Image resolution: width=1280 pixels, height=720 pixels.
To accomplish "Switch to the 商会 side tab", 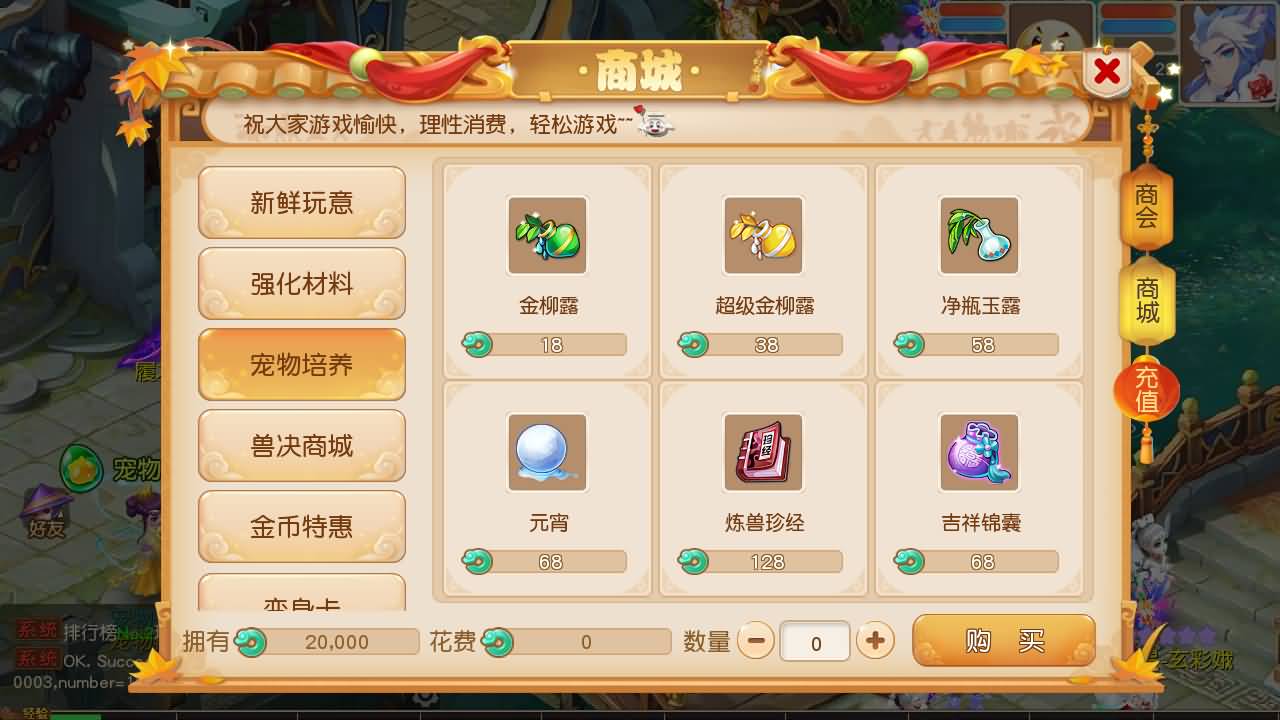I will point(1146,210).
